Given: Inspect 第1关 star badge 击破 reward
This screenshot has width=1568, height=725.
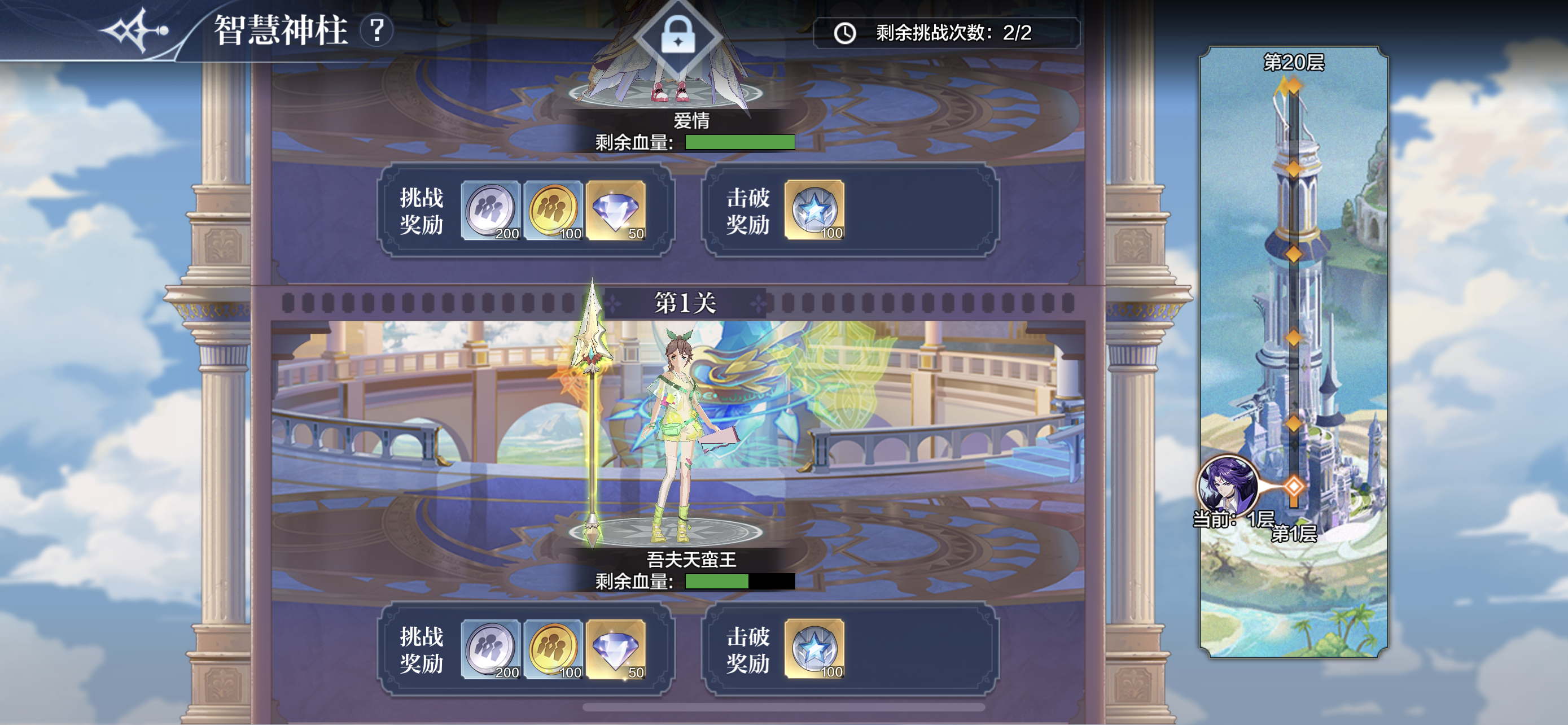Looking at the screenshot, I should [814, 648].
